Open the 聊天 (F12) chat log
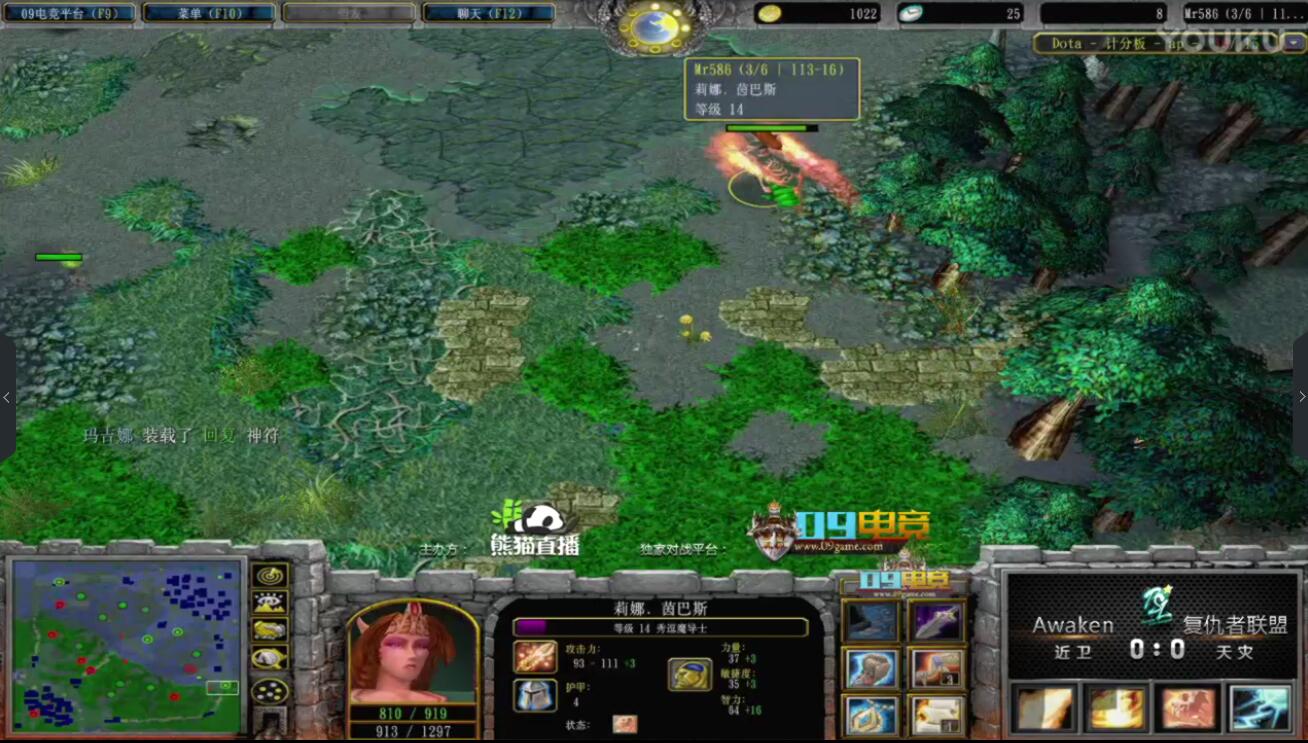This screenshot has height=743, width=1308. tap(489, 14)
